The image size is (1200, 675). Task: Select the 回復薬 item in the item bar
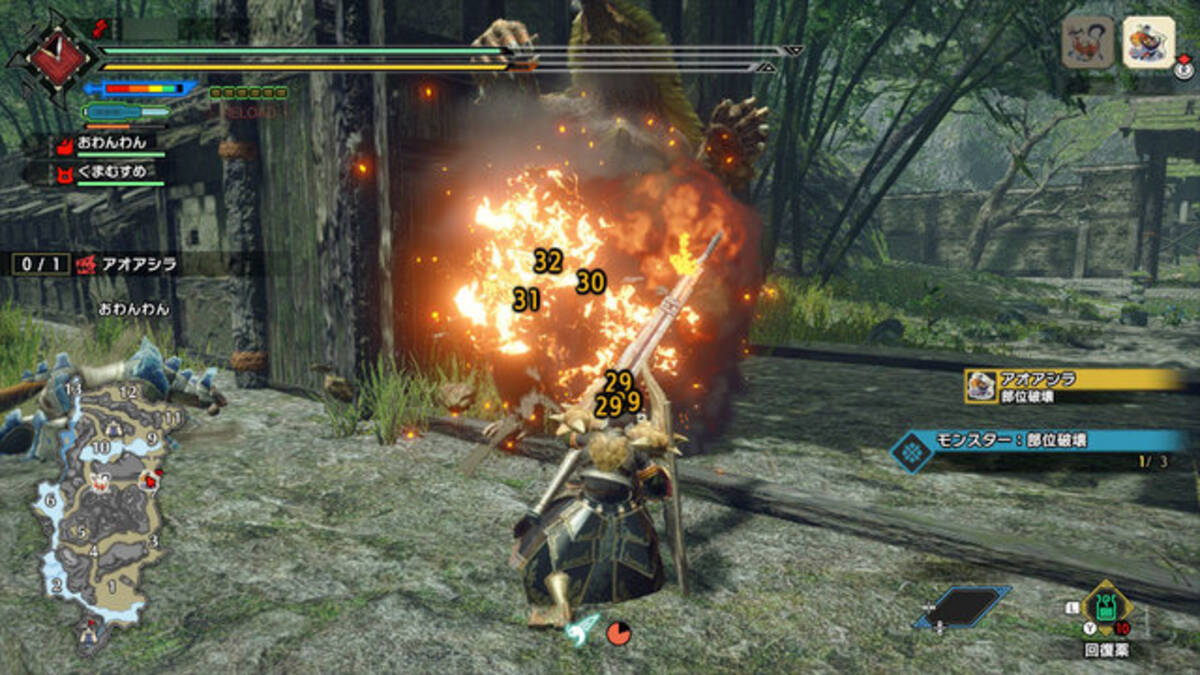pyautogui.click(x=1105, y=607)
